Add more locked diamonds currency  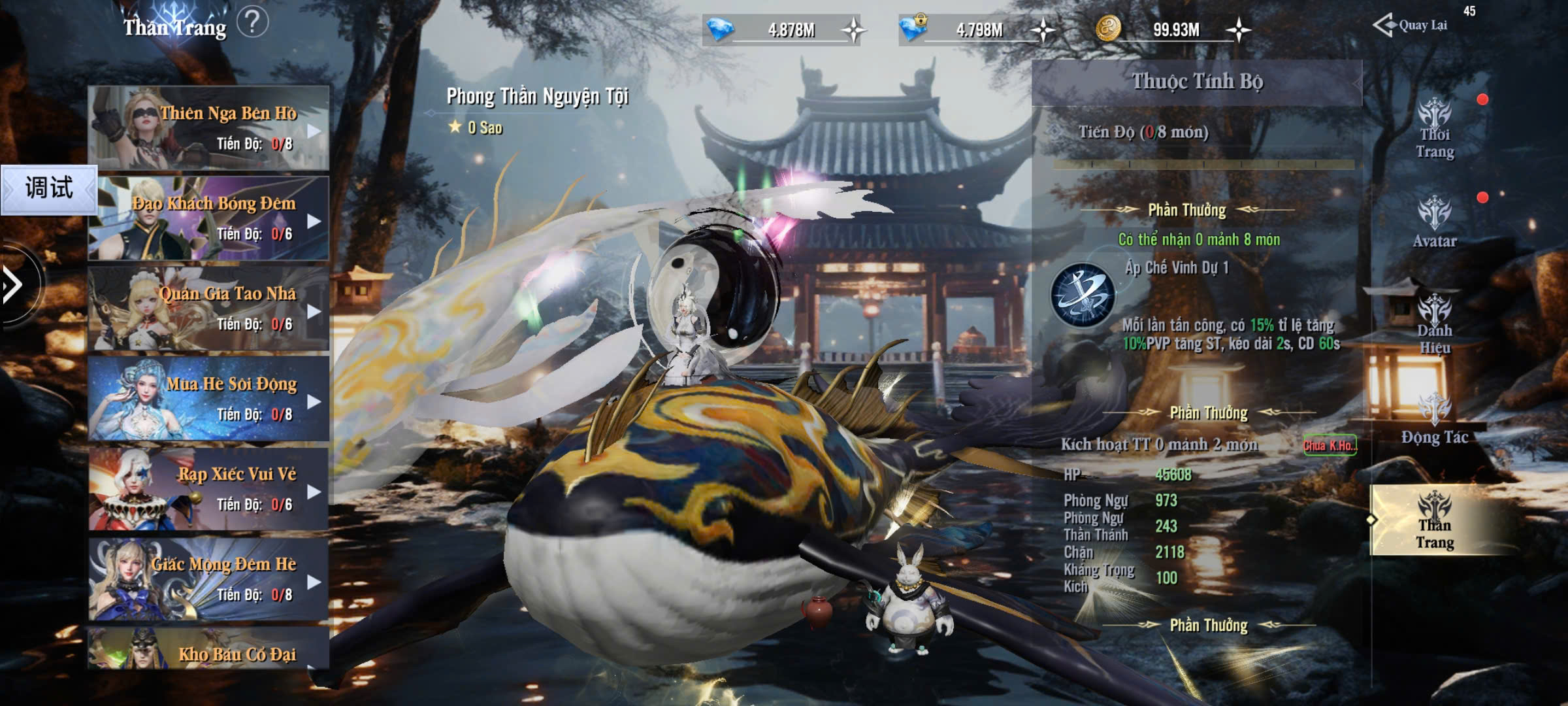[1043, 30]
